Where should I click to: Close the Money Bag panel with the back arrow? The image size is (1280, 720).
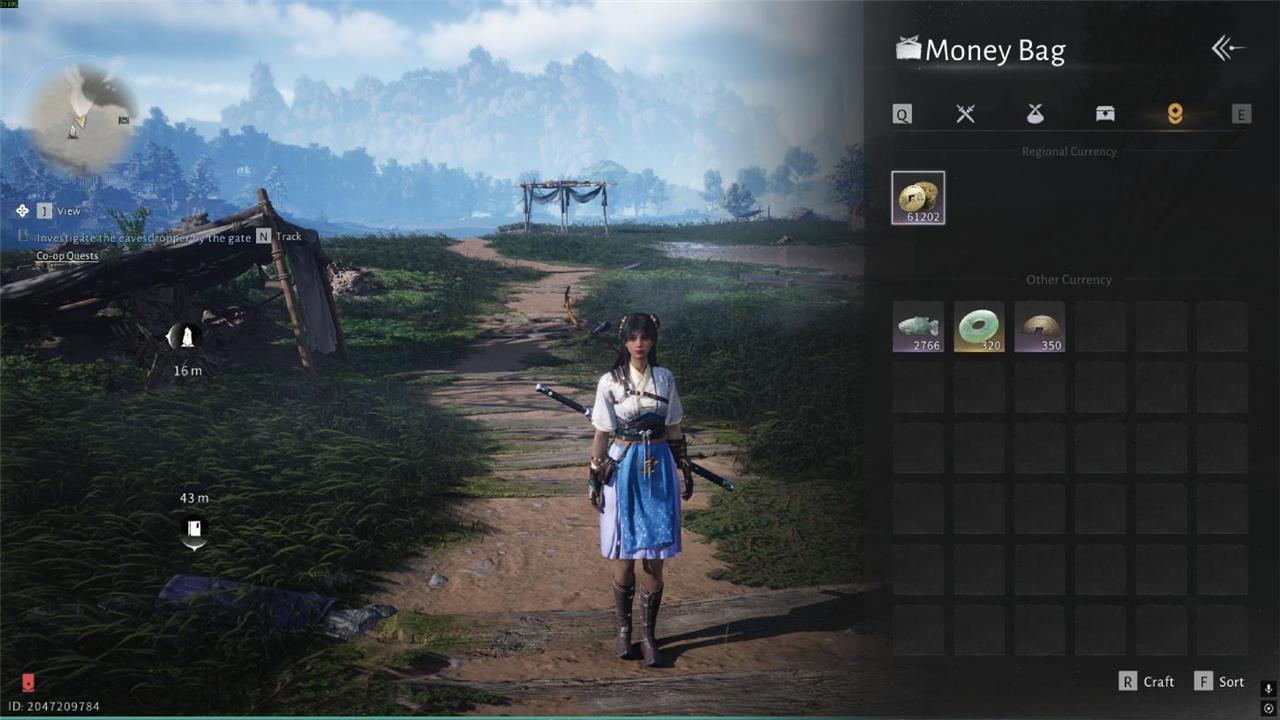point(1227,49)
